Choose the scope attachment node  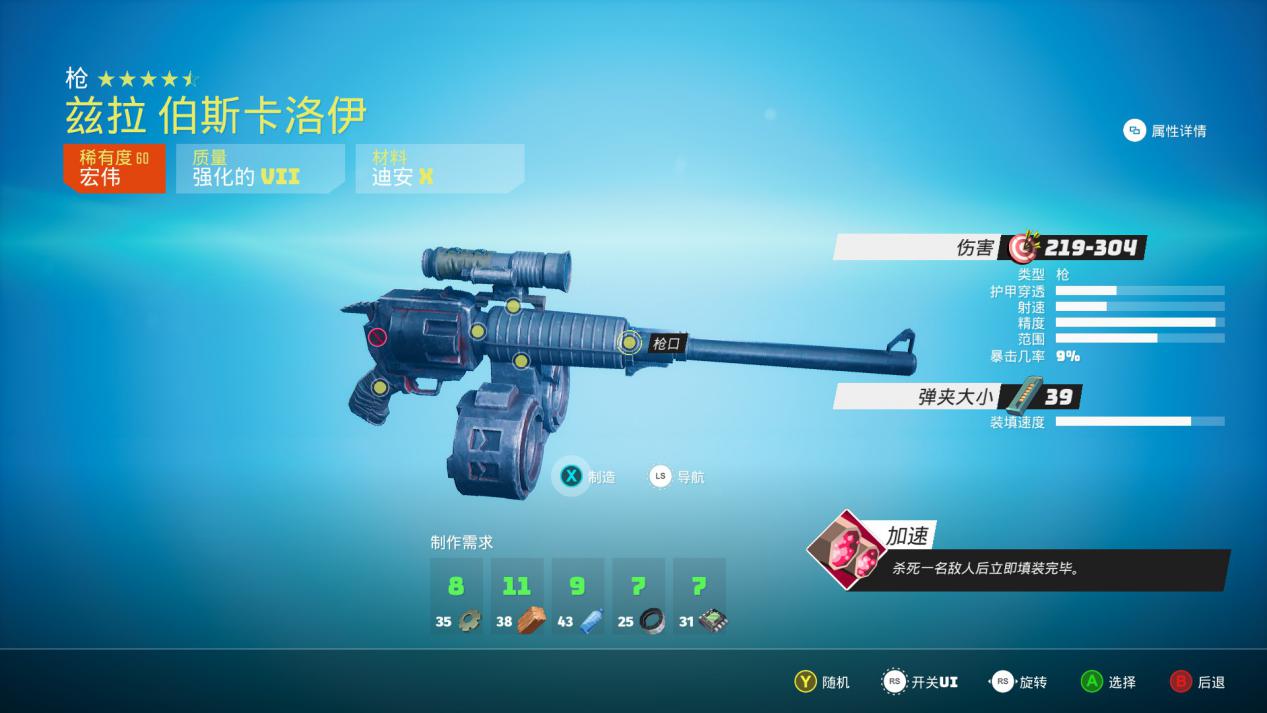click(x=513, y=306)
